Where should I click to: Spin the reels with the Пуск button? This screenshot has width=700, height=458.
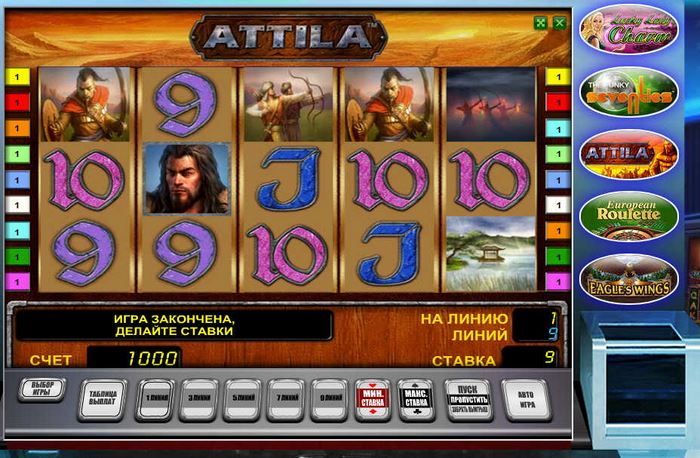pos(468,399)
